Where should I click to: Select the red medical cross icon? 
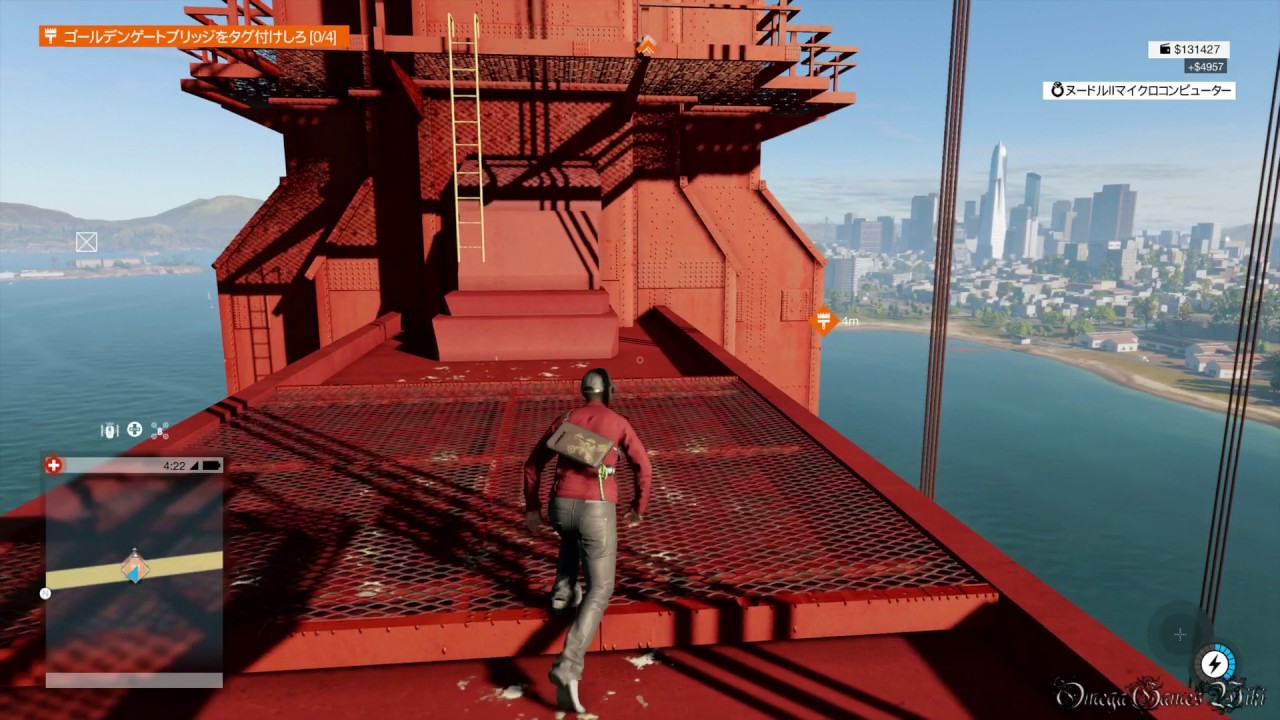pos(54,465)
